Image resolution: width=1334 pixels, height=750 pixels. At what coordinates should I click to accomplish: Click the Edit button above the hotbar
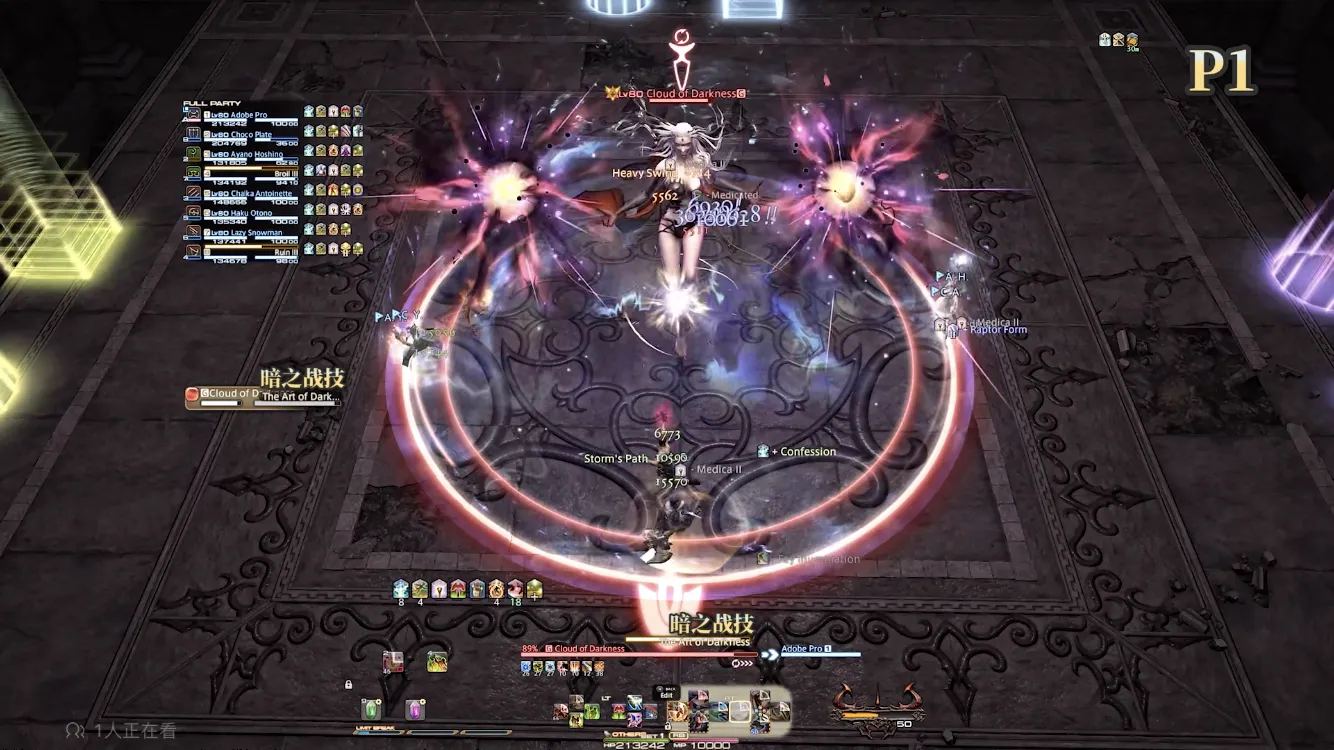(667, 695)
